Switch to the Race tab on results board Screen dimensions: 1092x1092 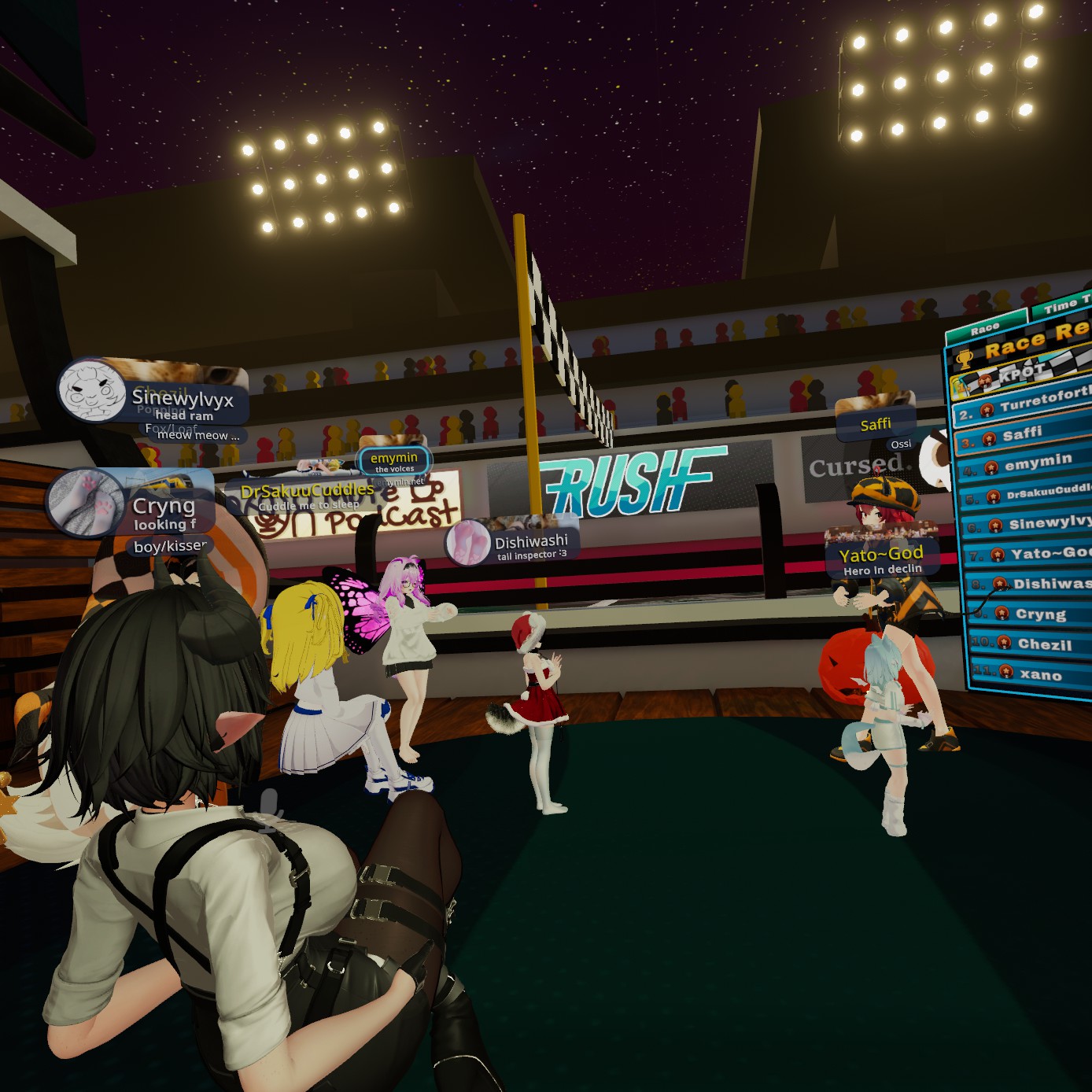tap(985, 329)
